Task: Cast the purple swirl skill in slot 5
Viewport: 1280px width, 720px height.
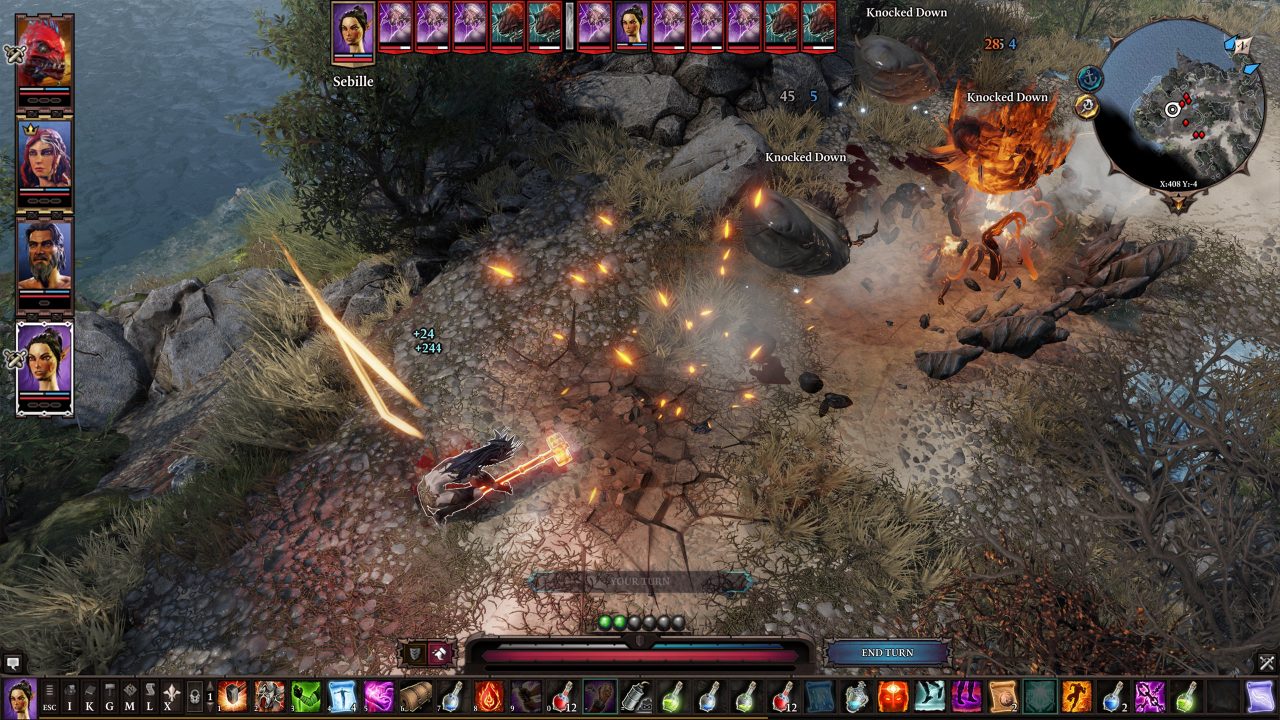Action: (x=378, y=696)
